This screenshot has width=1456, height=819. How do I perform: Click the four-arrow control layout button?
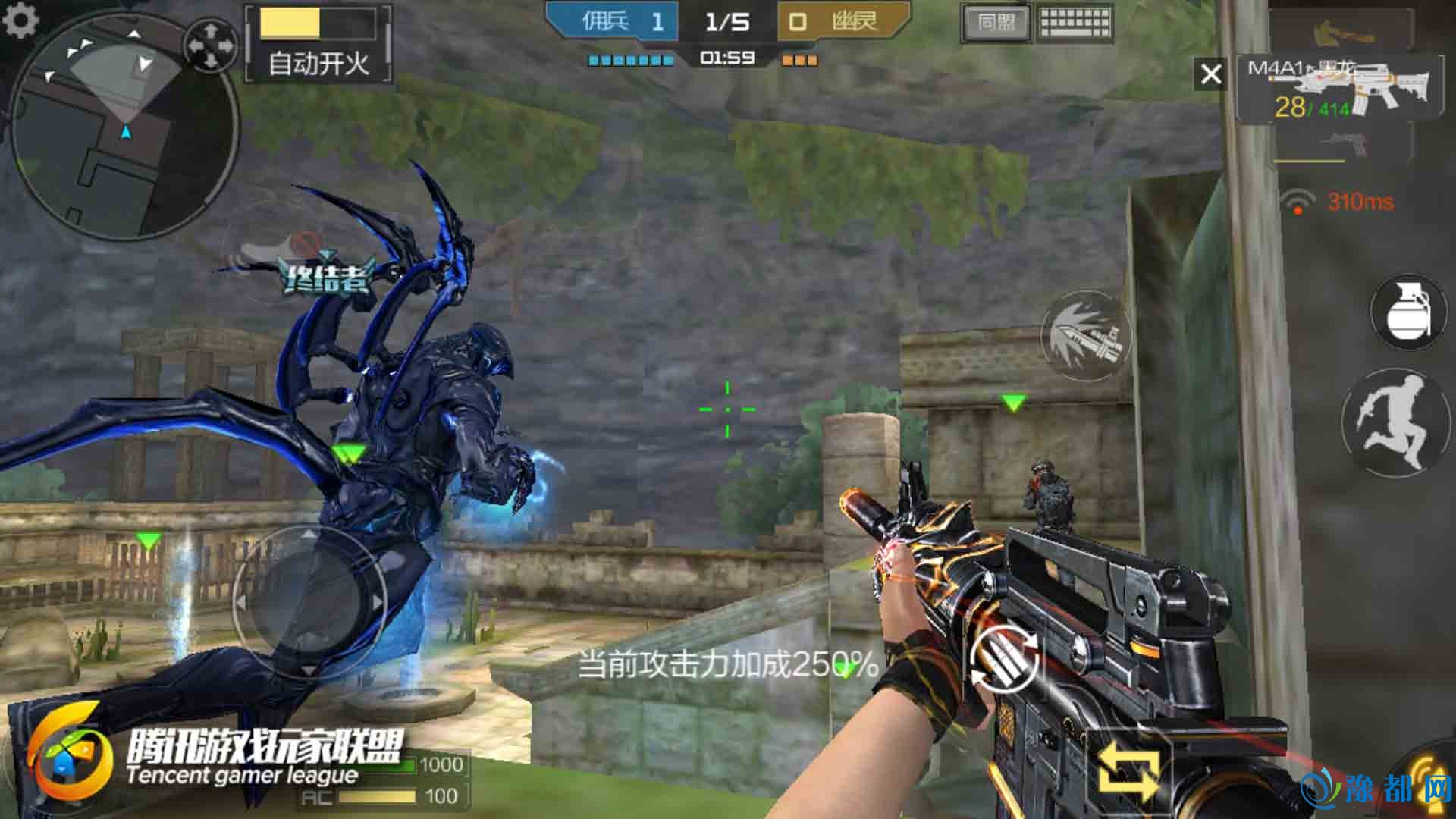(x=211, y=45)
